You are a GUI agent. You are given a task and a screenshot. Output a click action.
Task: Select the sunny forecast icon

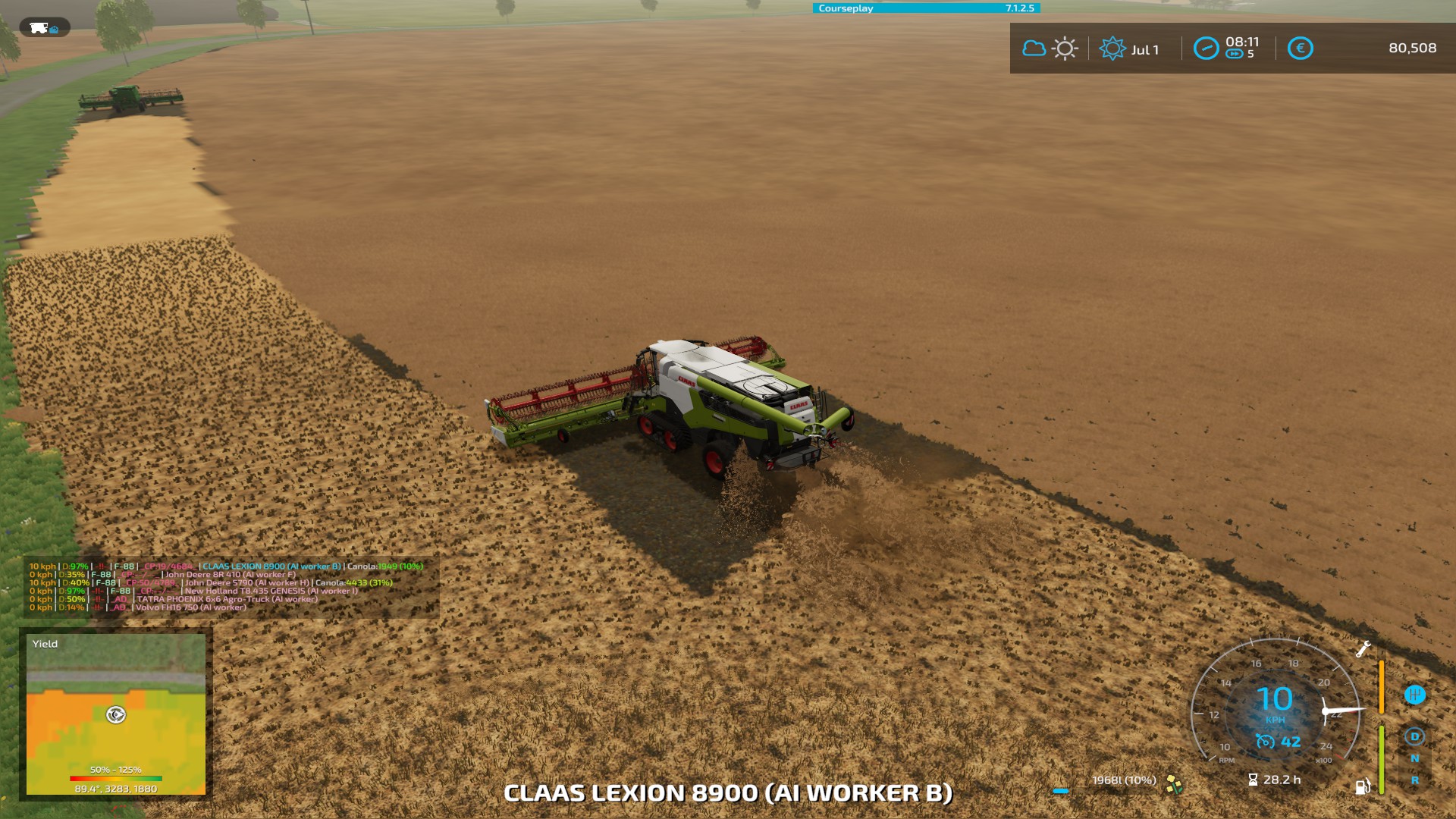click(1065, 47)
